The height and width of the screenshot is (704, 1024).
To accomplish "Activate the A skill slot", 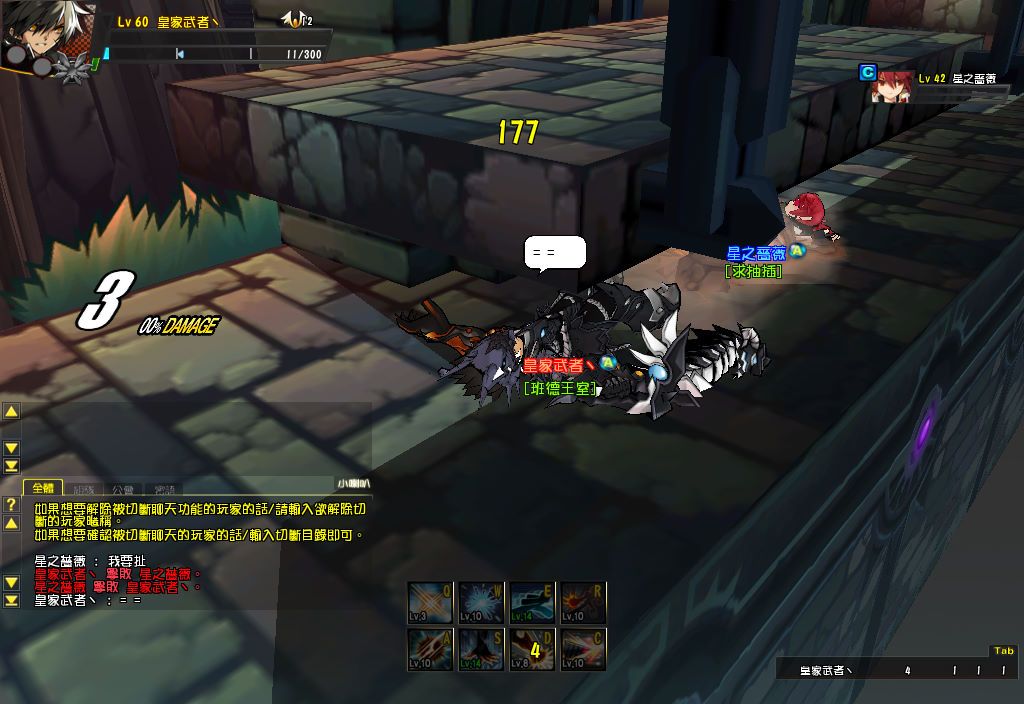I will (x=431, y=649).
